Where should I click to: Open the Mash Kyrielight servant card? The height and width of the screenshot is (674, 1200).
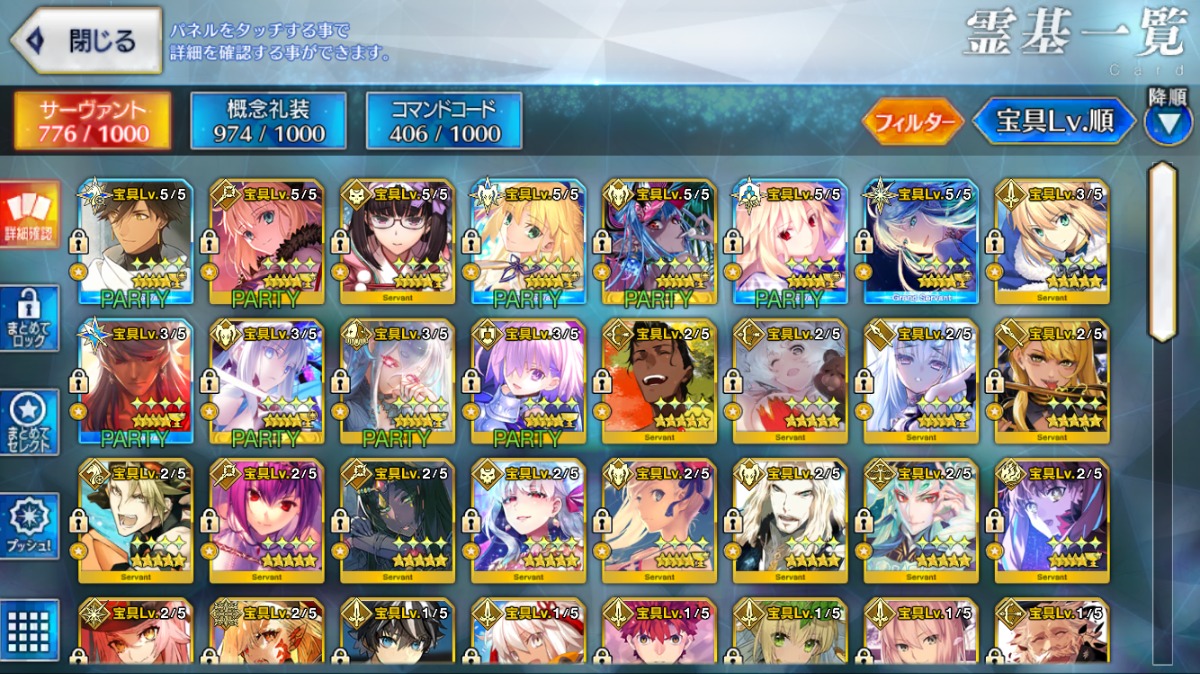click(x=528, y=381)
